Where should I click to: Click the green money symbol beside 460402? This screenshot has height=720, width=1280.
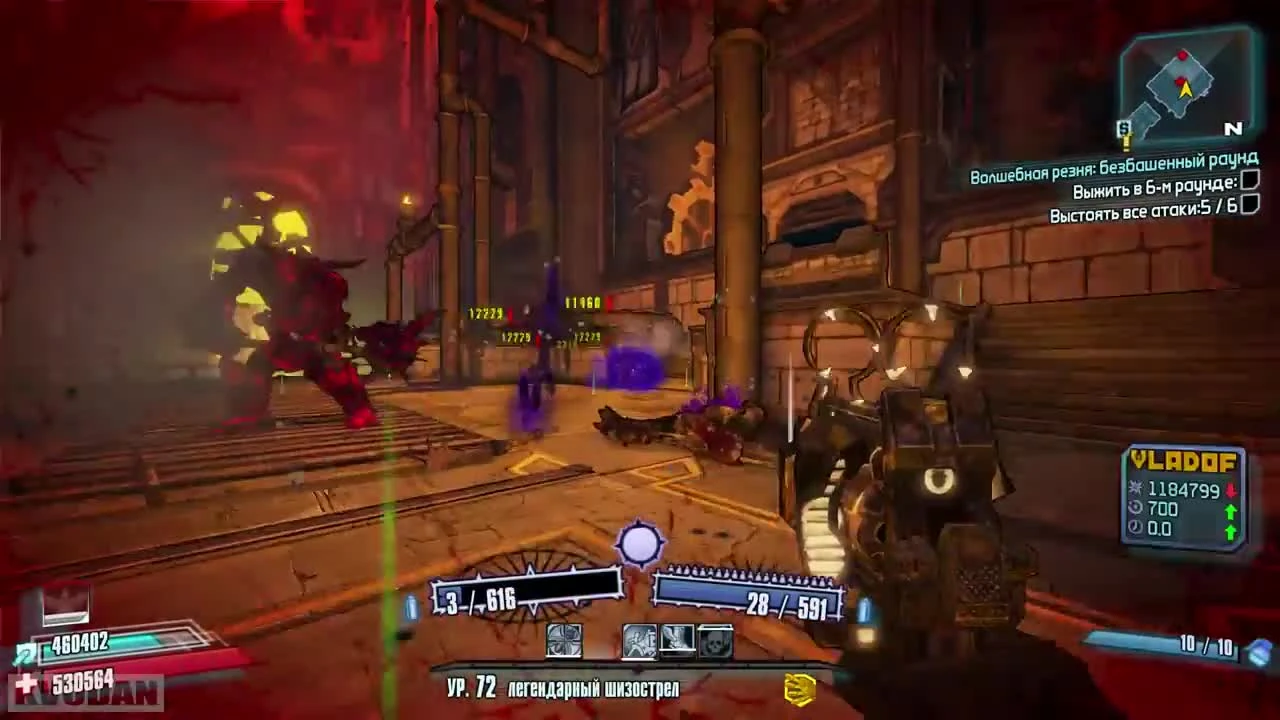click(x=24, y=652)
